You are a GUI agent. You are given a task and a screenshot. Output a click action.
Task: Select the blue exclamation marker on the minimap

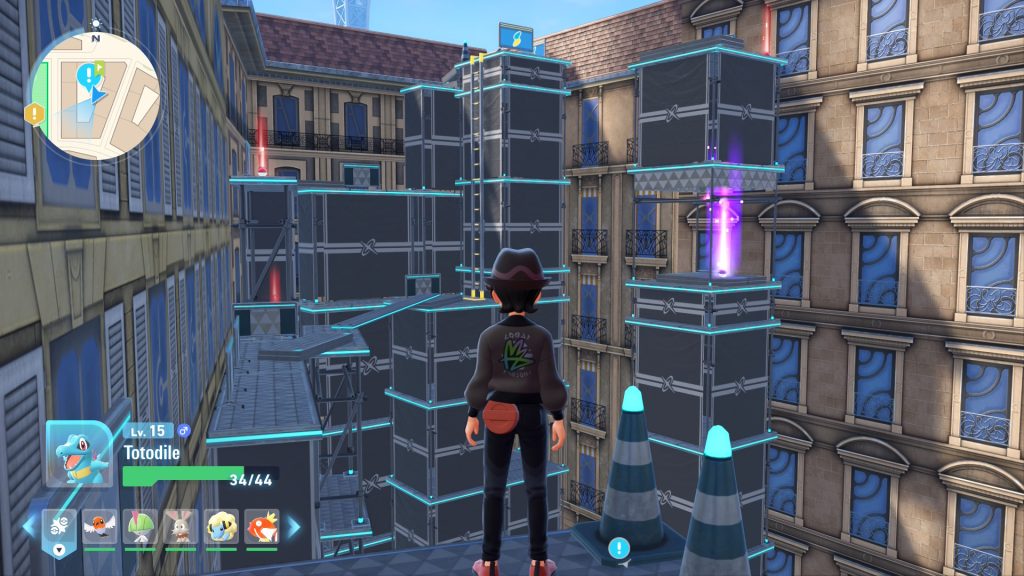[89, 75]
